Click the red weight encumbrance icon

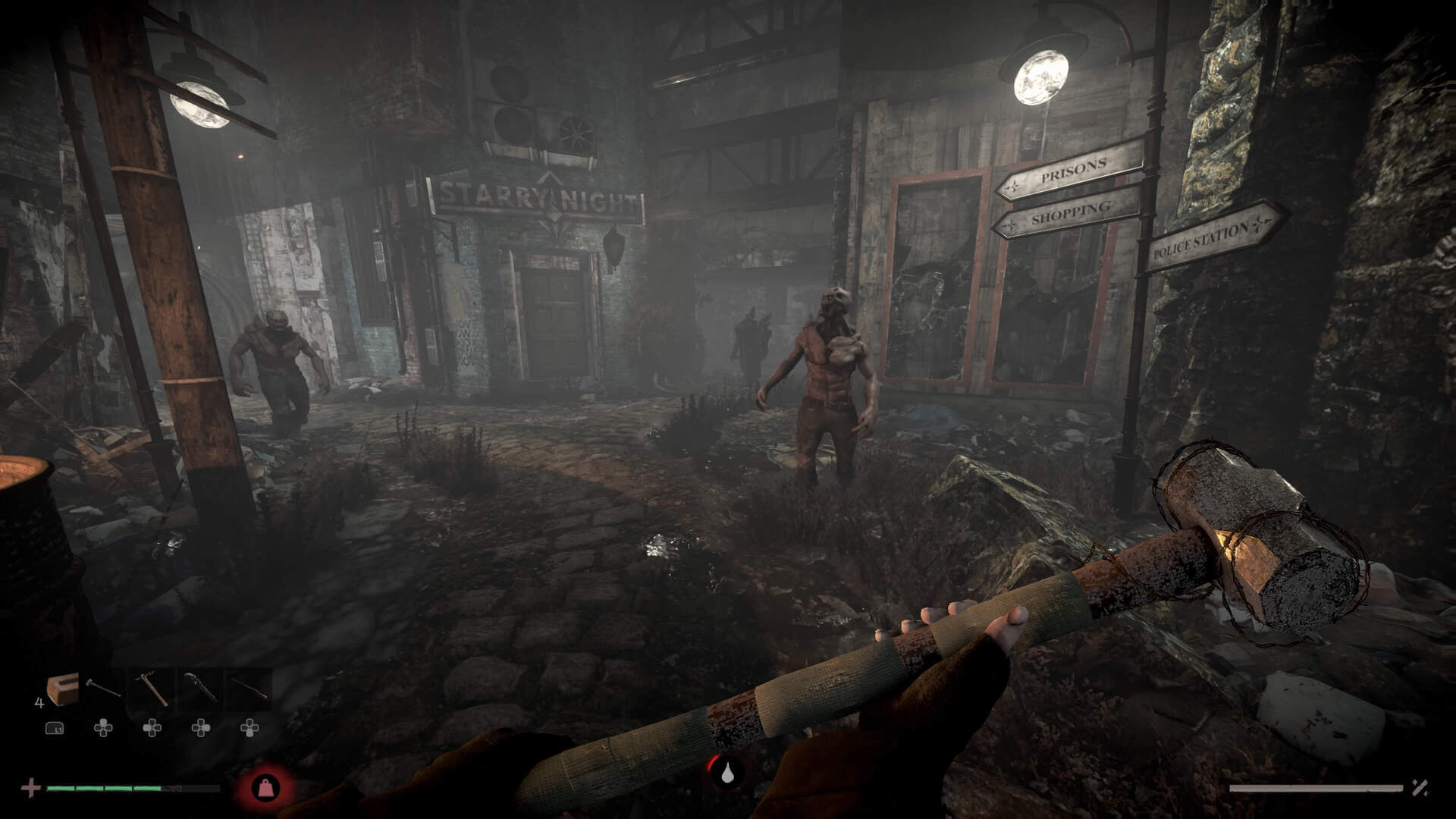click(265, 788)
